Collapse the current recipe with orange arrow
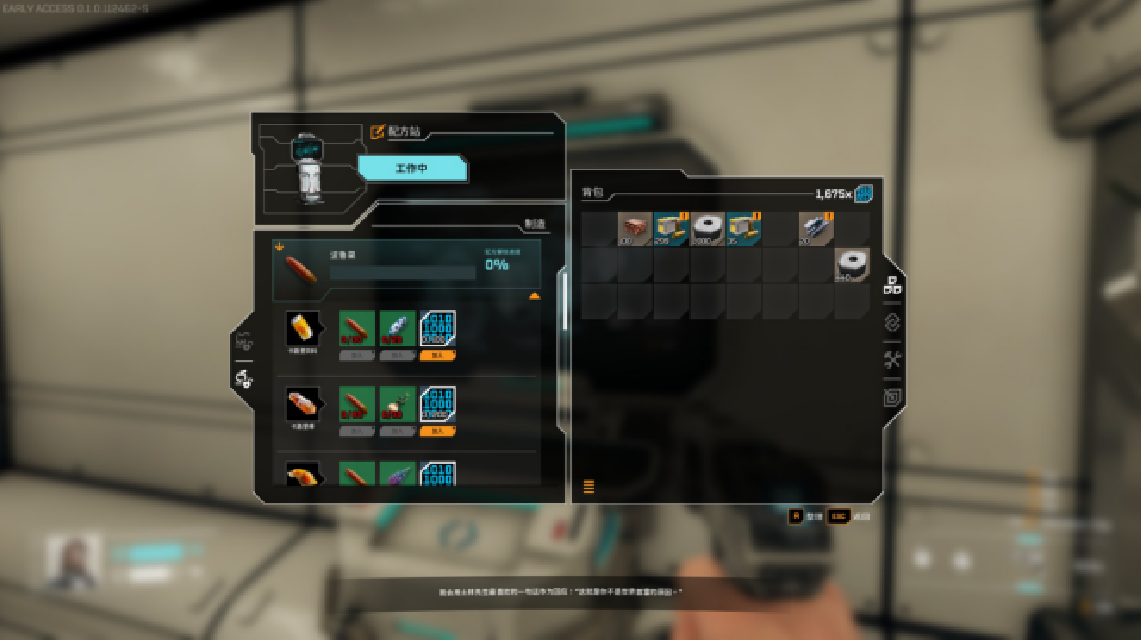Viewport: 1141px width, 640px height. click(x=534, y=296)
